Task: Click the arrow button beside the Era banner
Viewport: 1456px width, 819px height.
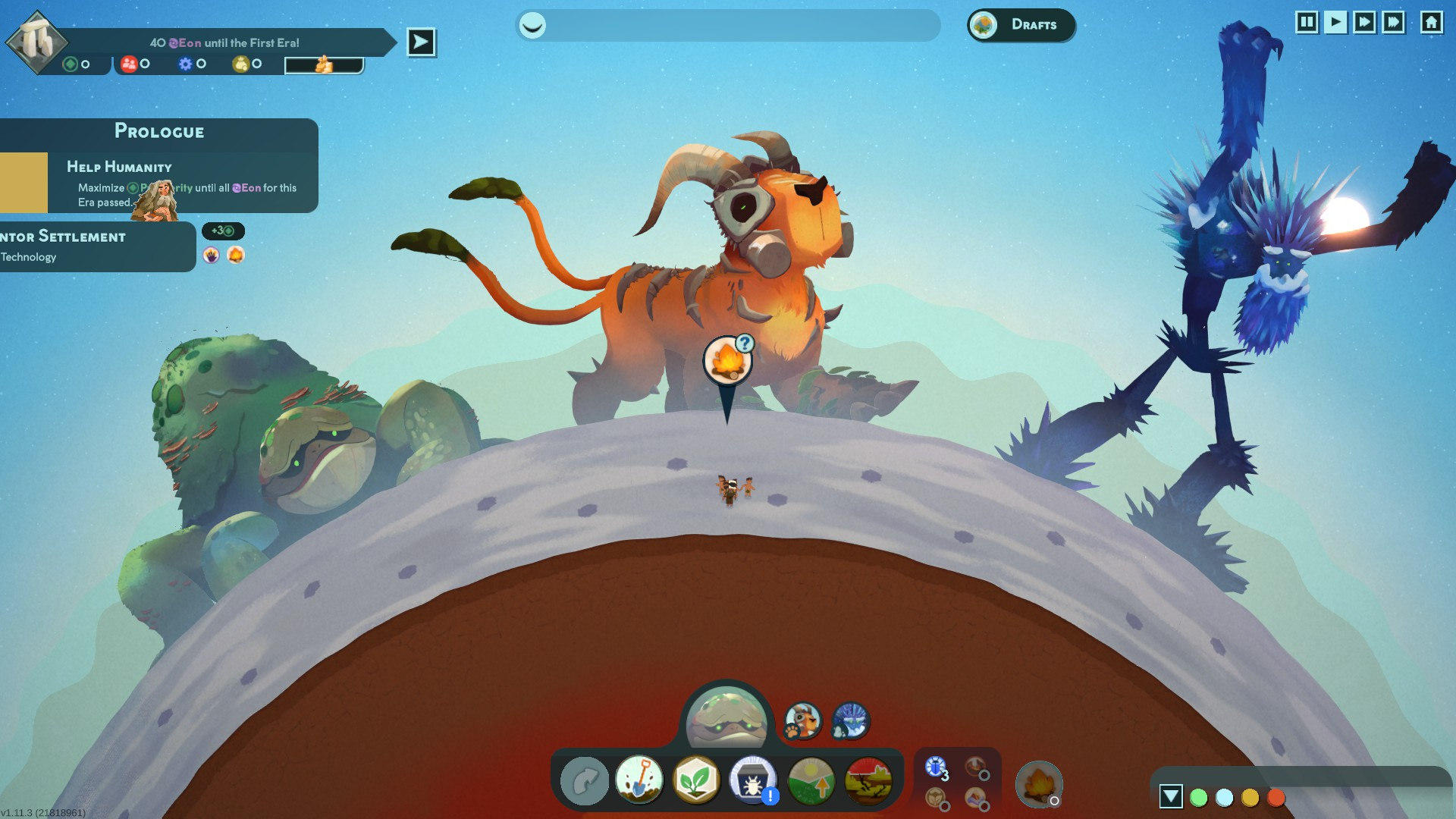Action: coord(421,42)
